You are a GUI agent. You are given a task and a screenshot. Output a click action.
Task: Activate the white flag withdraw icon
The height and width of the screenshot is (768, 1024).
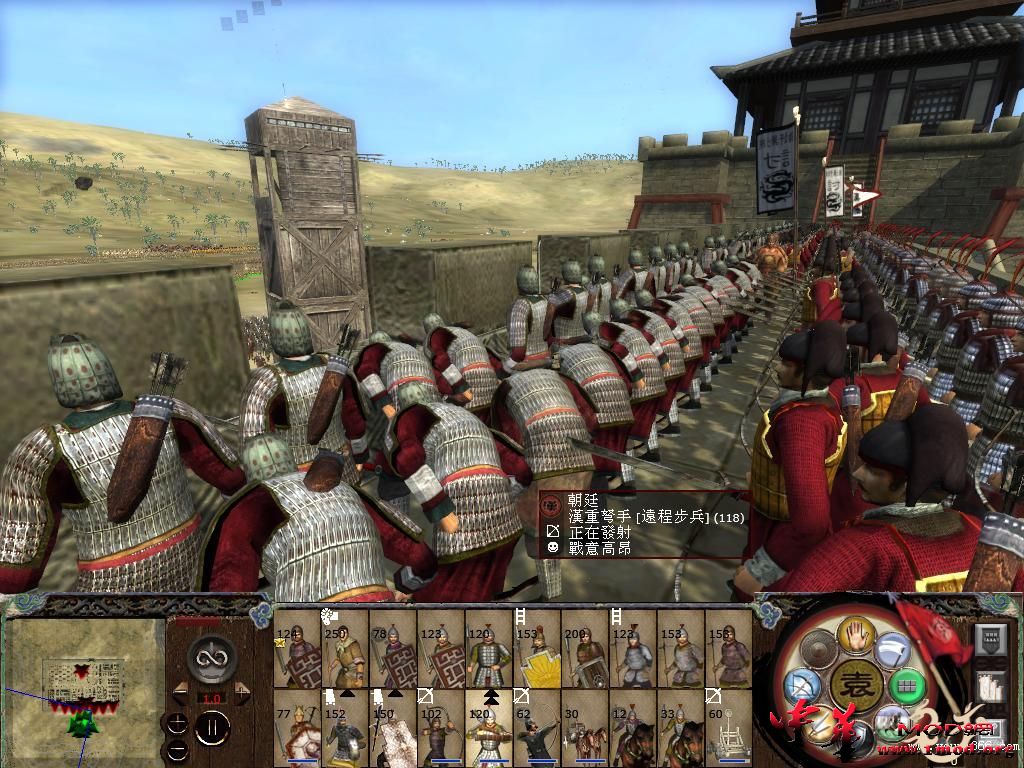(x=893, y=651)
